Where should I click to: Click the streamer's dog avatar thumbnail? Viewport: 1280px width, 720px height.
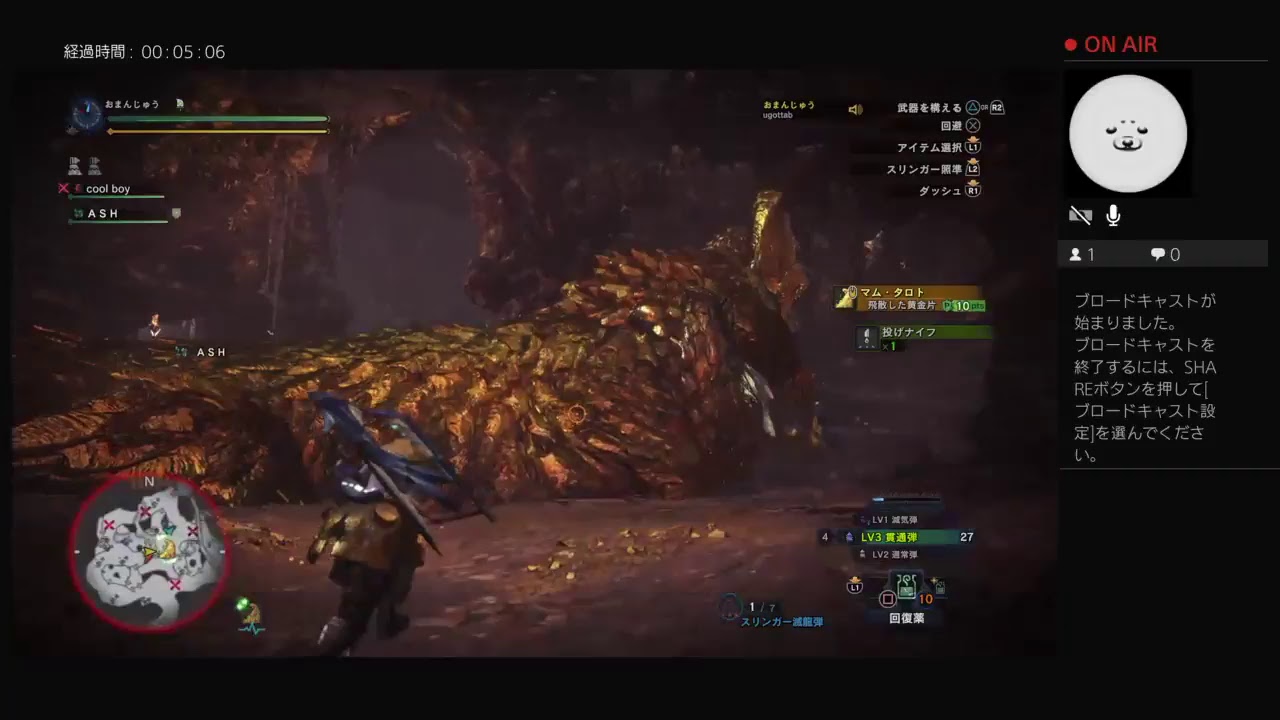click(x=1128, y=133)
